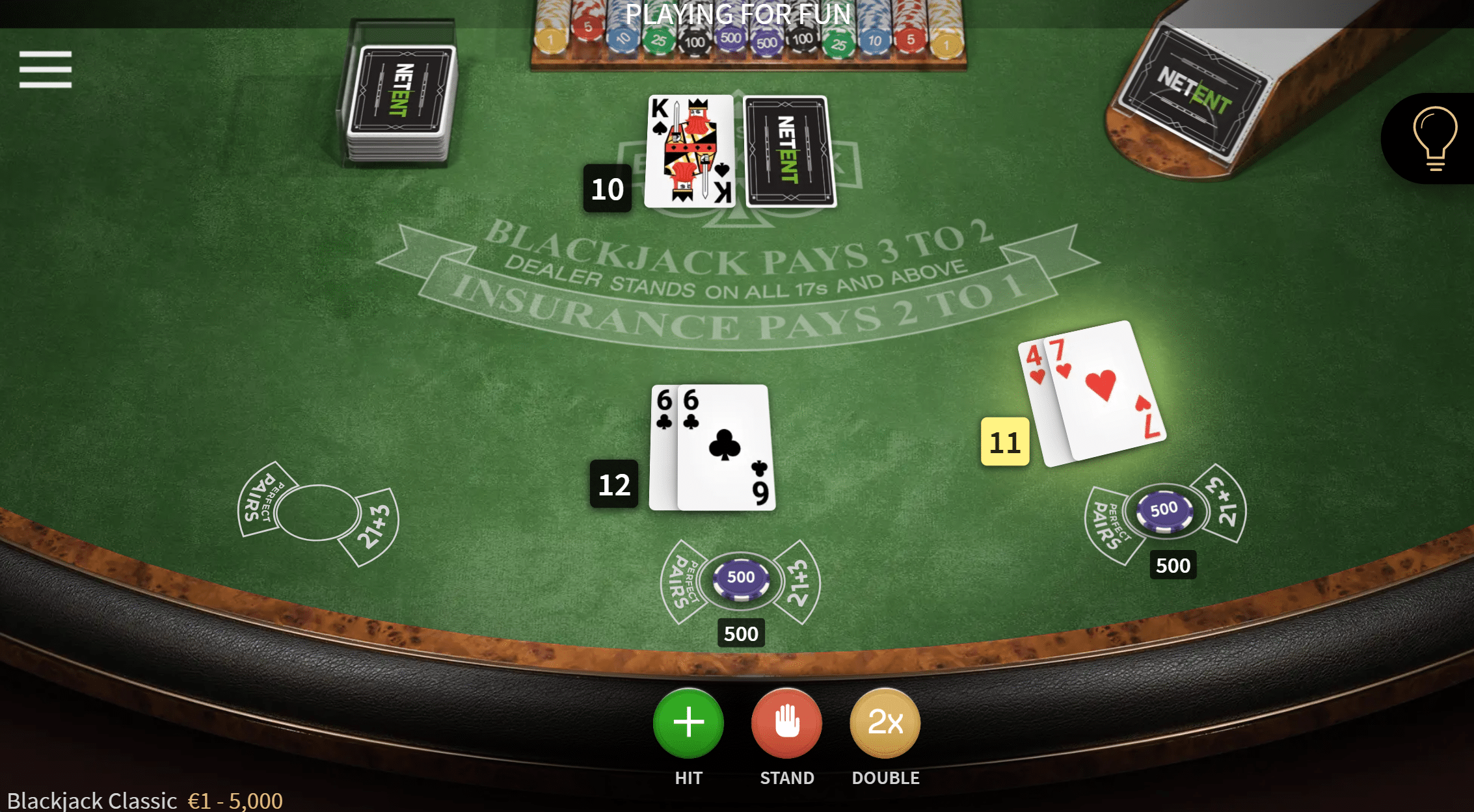Show the lightbulb hint panel
The height and width of the screenshot is (812, 1474).
point(1434,138)
